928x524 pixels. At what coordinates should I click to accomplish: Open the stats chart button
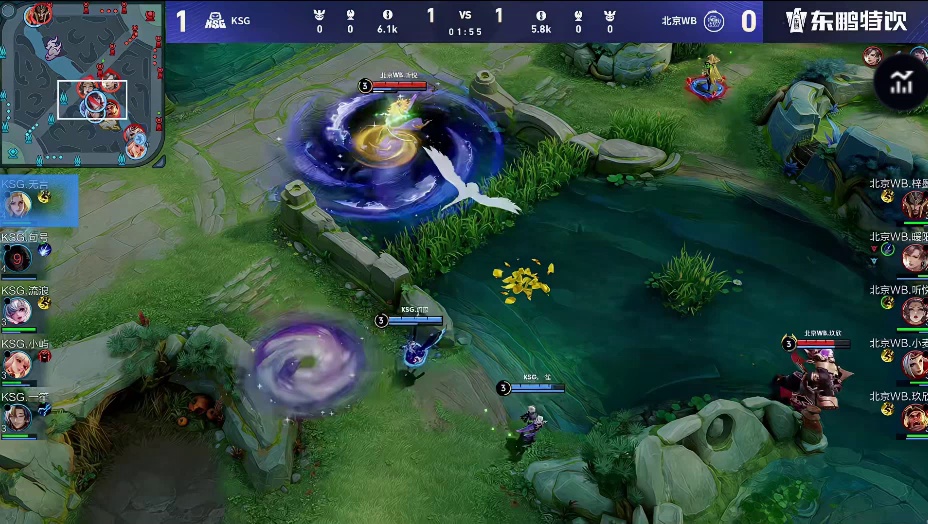coord(901,83)
